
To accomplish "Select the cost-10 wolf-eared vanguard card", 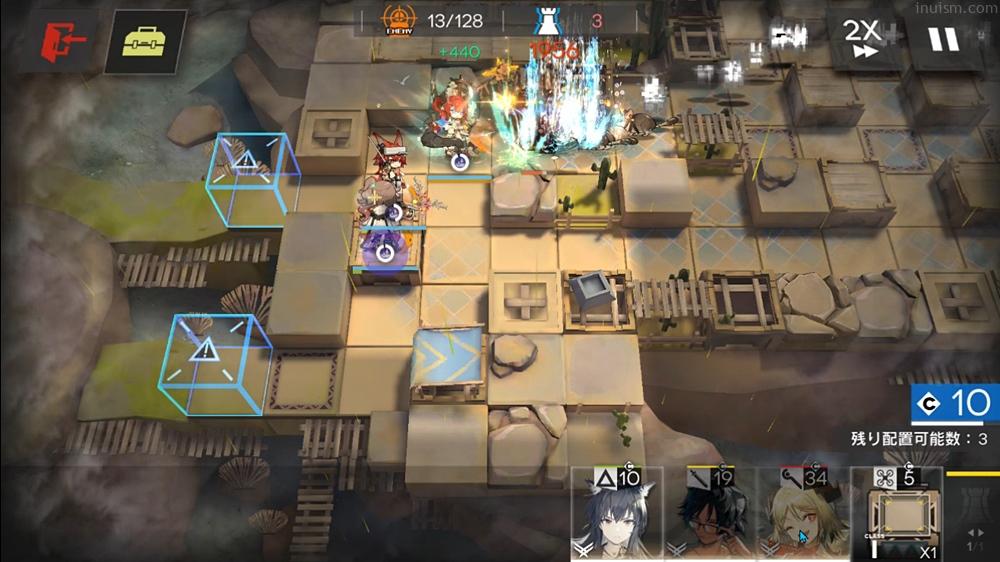I will coord(616,514).
